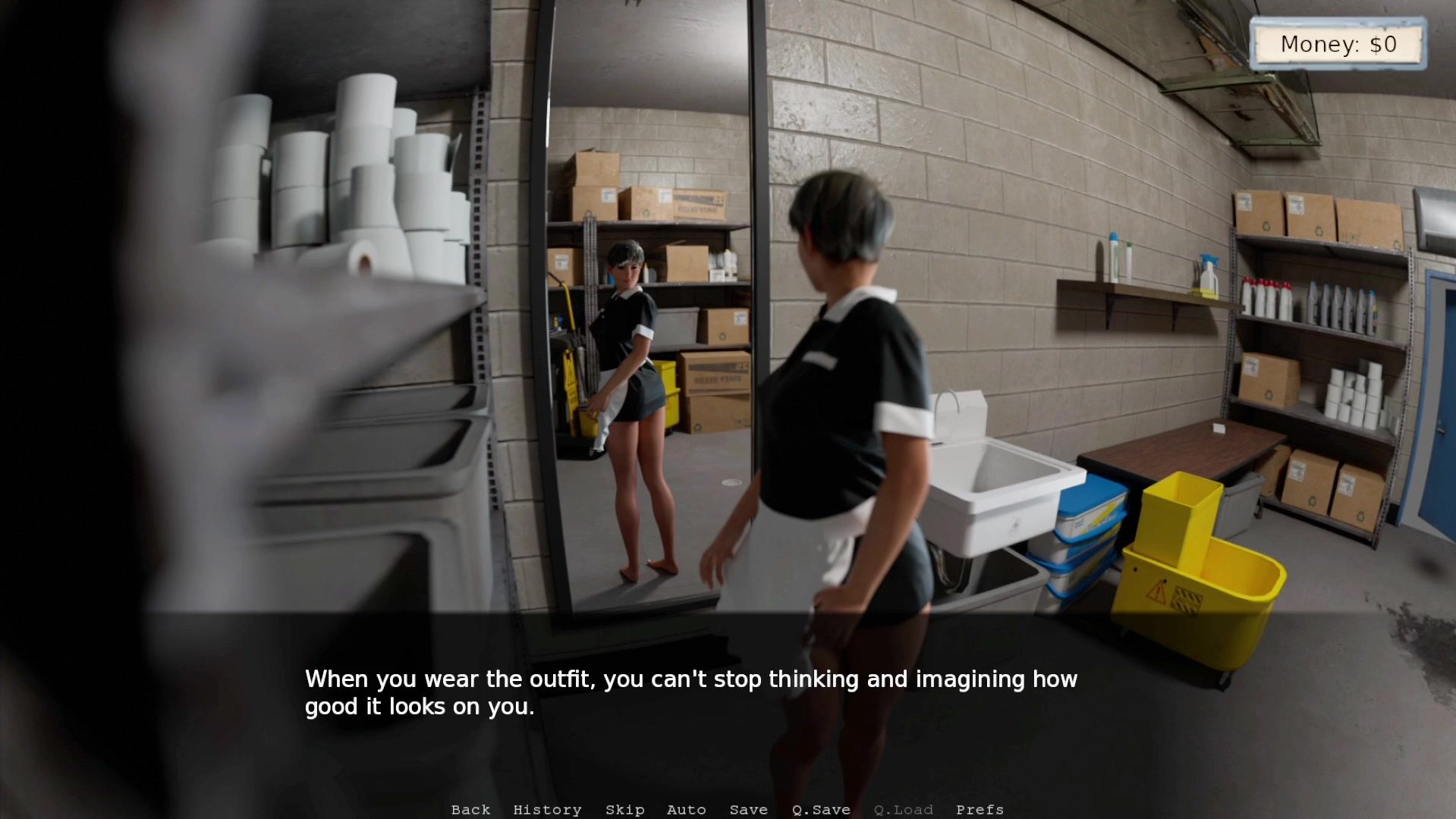
Task: Turn on Auto advance
Action: (686, 810)
